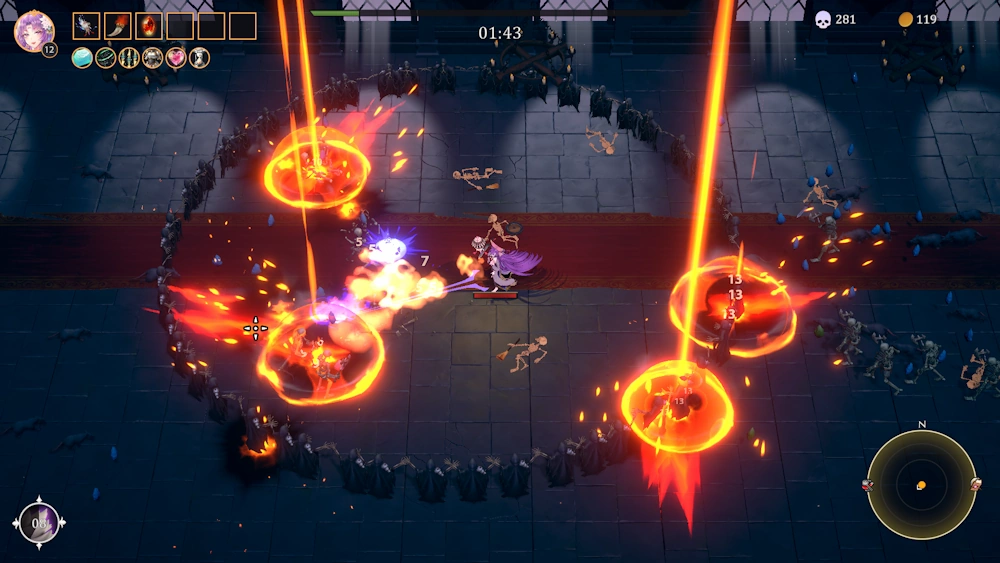Click the silver armor passive icon
Image resolution: width=1000 pixels, height=563 pixels.
click(x=153, y=58)
